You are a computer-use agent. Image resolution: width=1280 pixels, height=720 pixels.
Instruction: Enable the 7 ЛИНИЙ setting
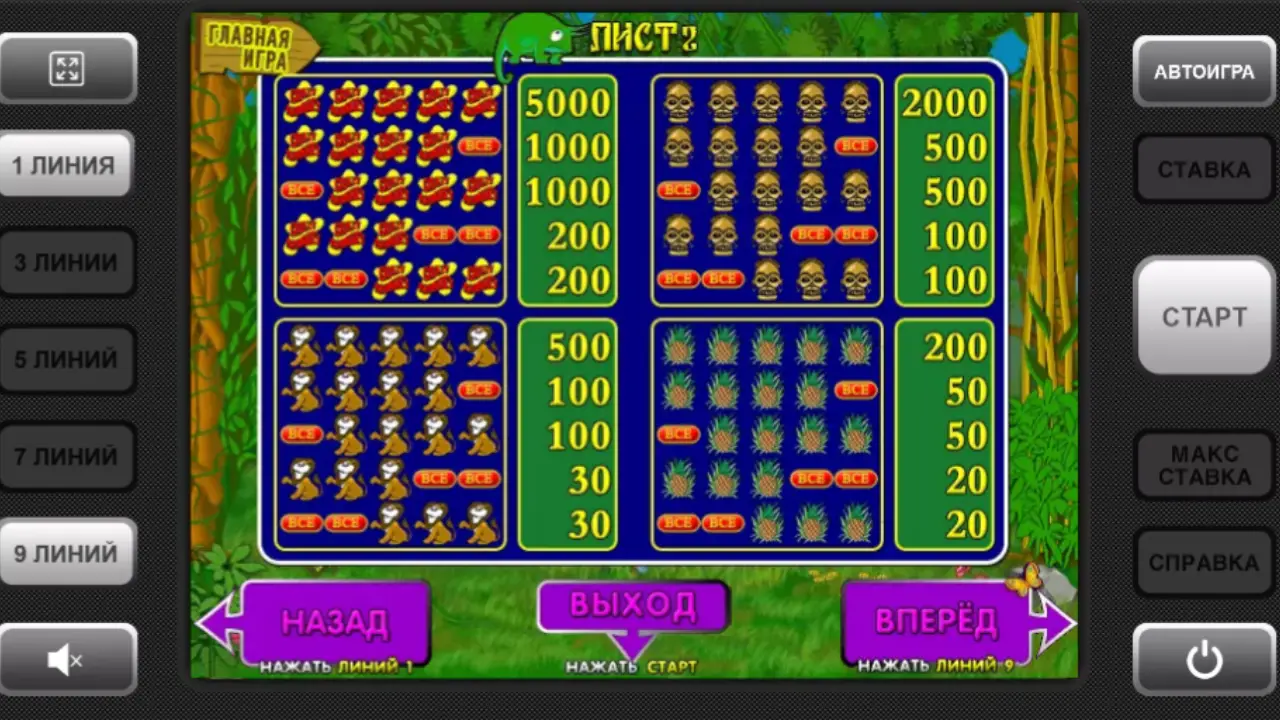click(x=67, y=455)
